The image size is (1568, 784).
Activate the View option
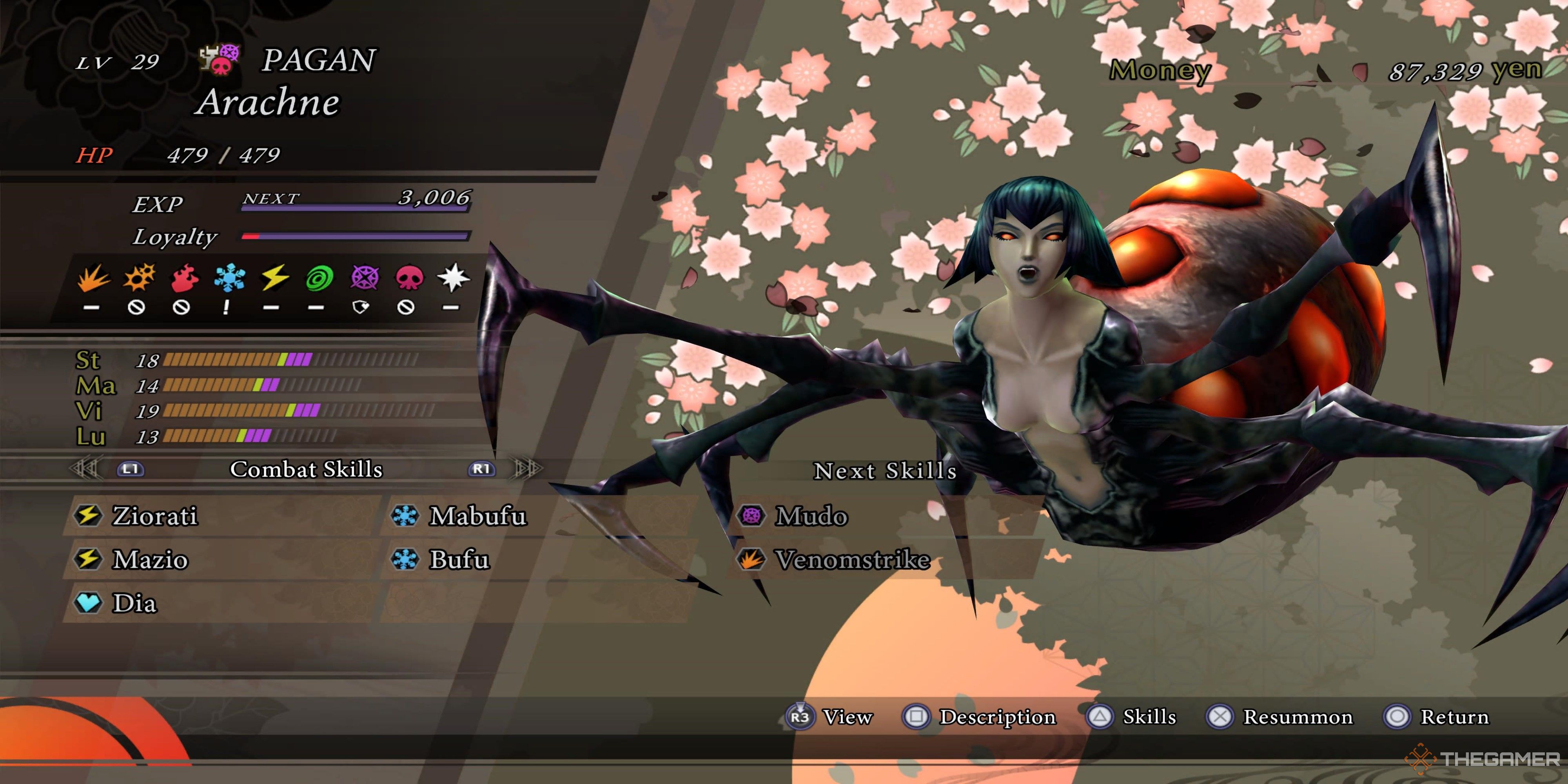847,717
